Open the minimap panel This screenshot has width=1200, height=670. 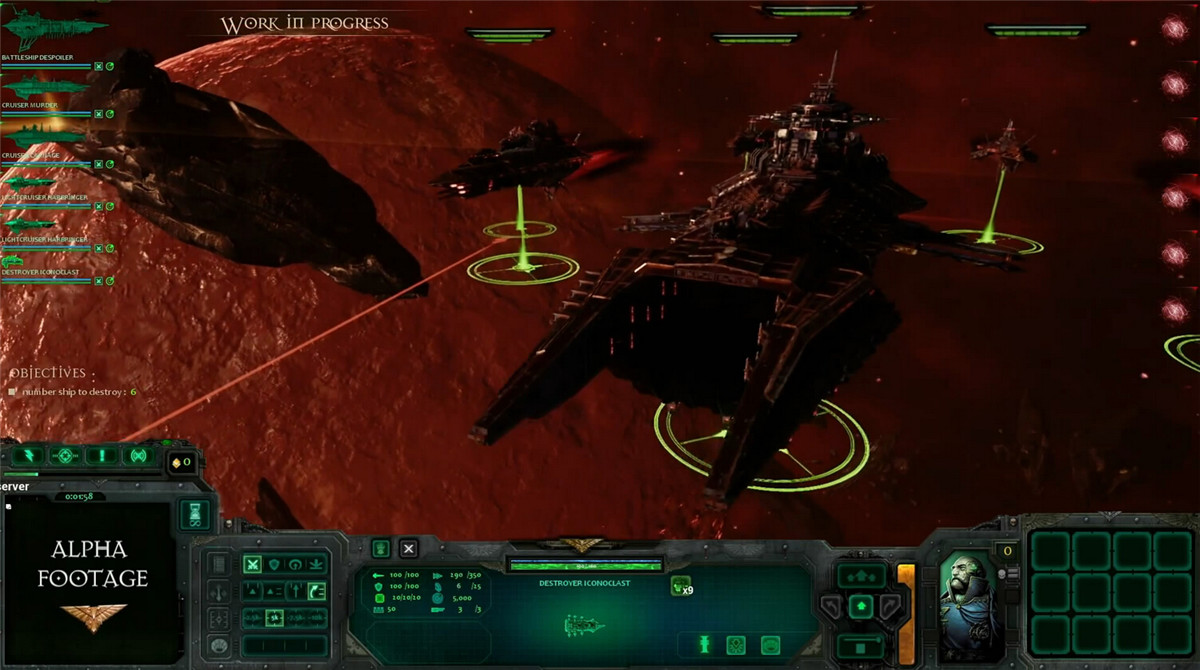pyautogui.click(x=88, y=574)
